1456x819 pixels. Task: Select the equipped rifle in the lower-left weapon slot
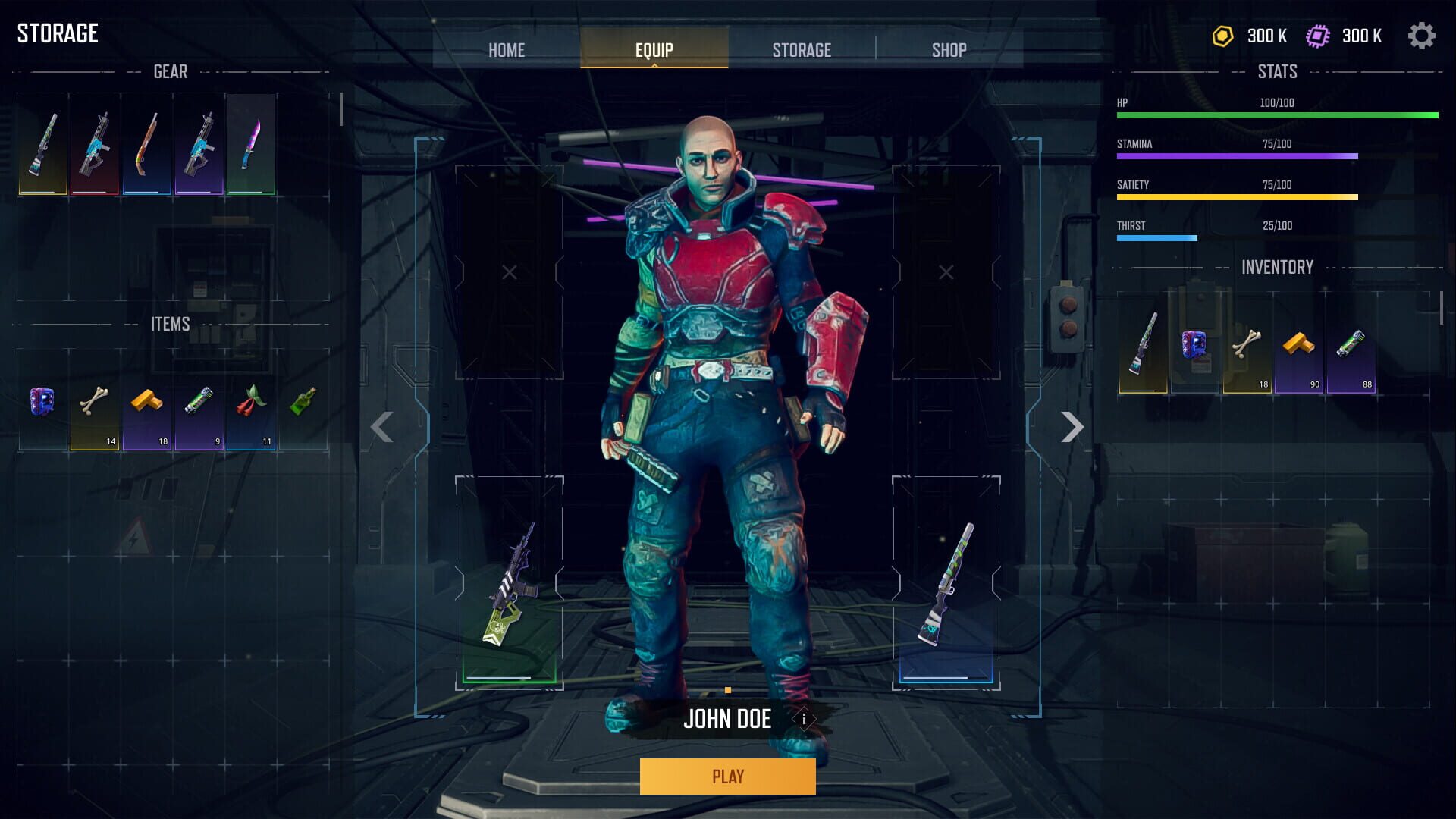click(x=507, y=584)
